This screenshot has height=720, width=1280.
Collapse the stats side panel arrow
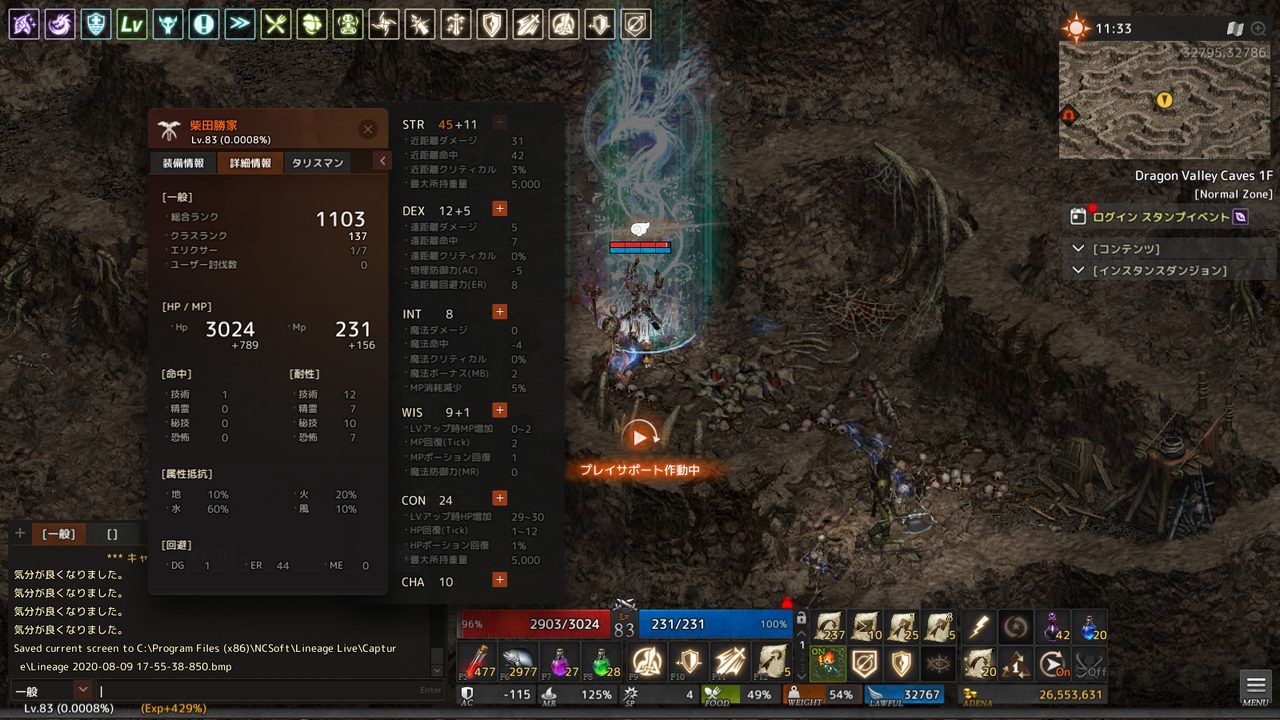pyautogui.click(x=382, y=161)
